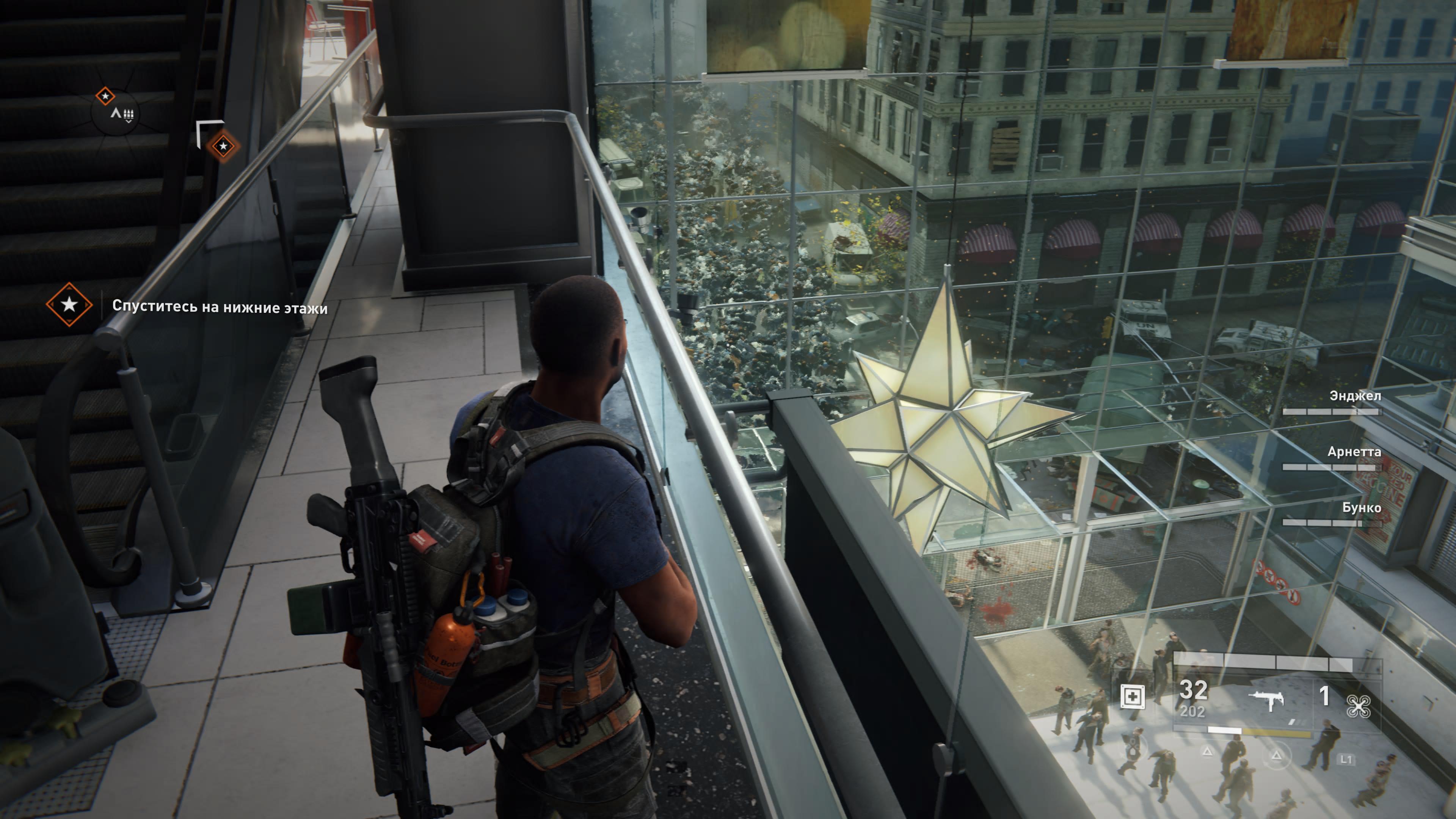
Task: Select teammate Бунко in the squad list
Action: click(x=1361, y=508)
